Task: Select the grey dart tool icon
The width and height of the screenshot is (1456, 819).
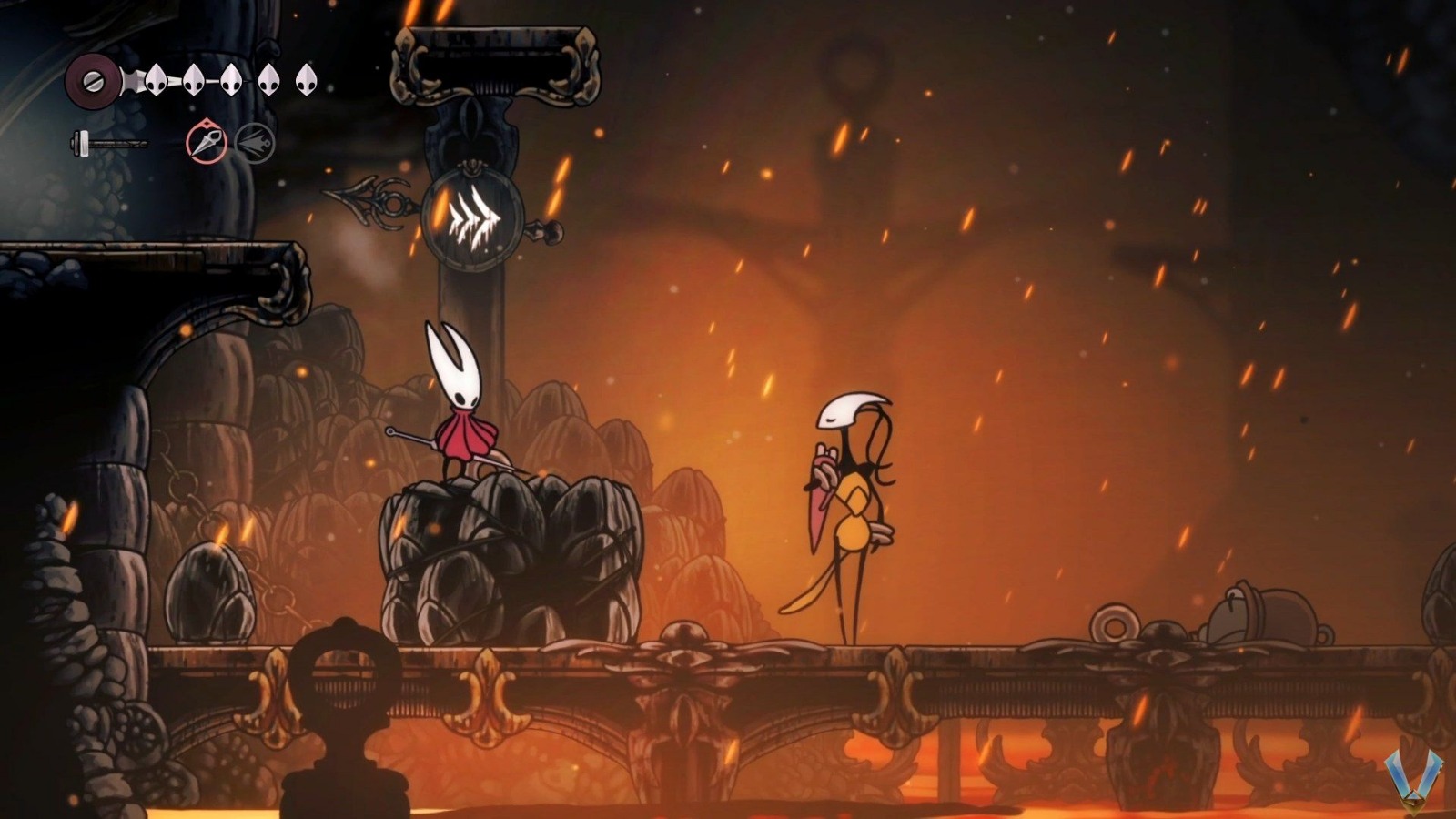Action: (x=255, y=141)
